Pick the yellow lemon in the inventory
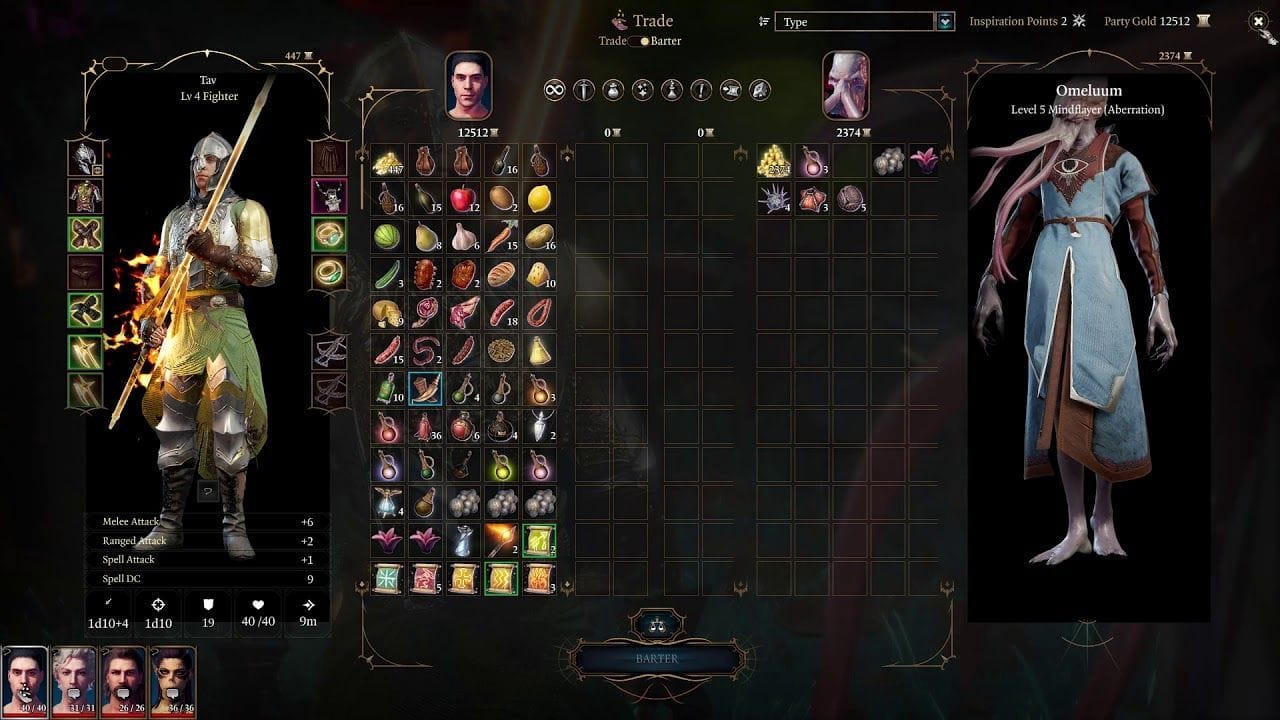The width and height of the screenshot is (1280, 720). click(539, 198)
